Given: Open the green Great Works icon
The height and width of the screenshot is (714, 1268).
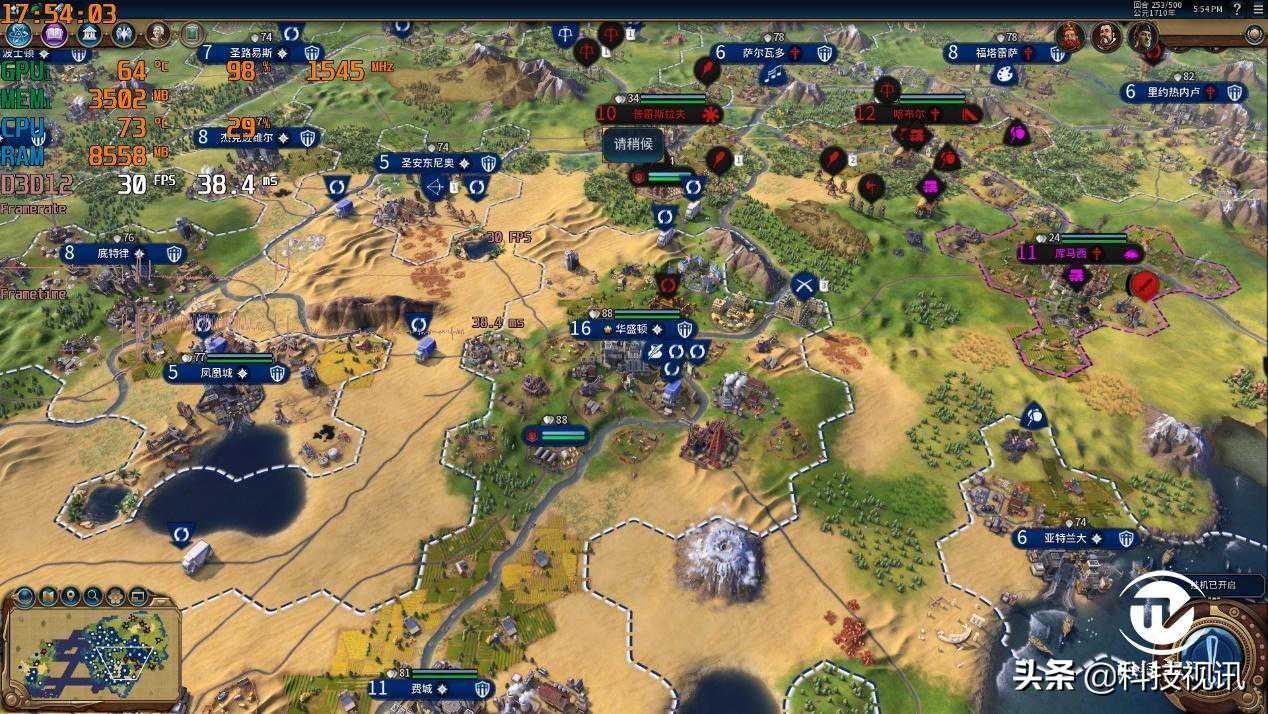Looking at the screenshot, I should tap(192, 35).
